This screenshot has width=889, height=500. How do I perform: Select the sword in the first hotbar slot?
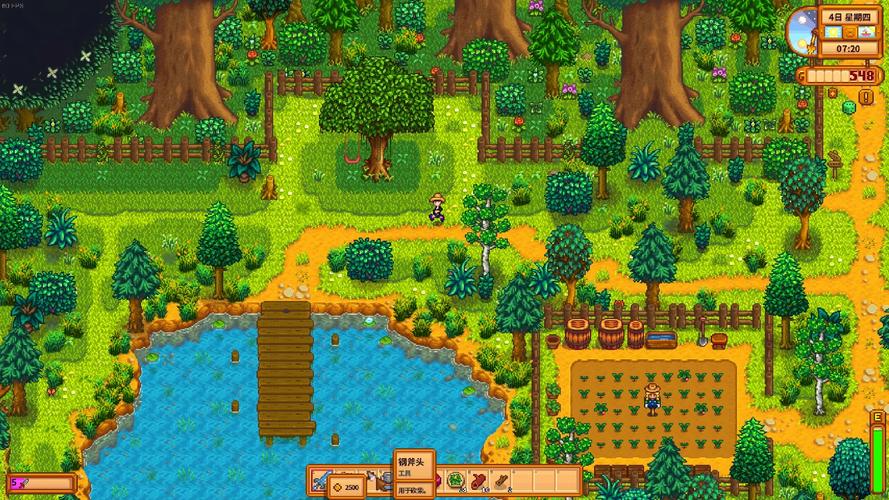point(320,481)
